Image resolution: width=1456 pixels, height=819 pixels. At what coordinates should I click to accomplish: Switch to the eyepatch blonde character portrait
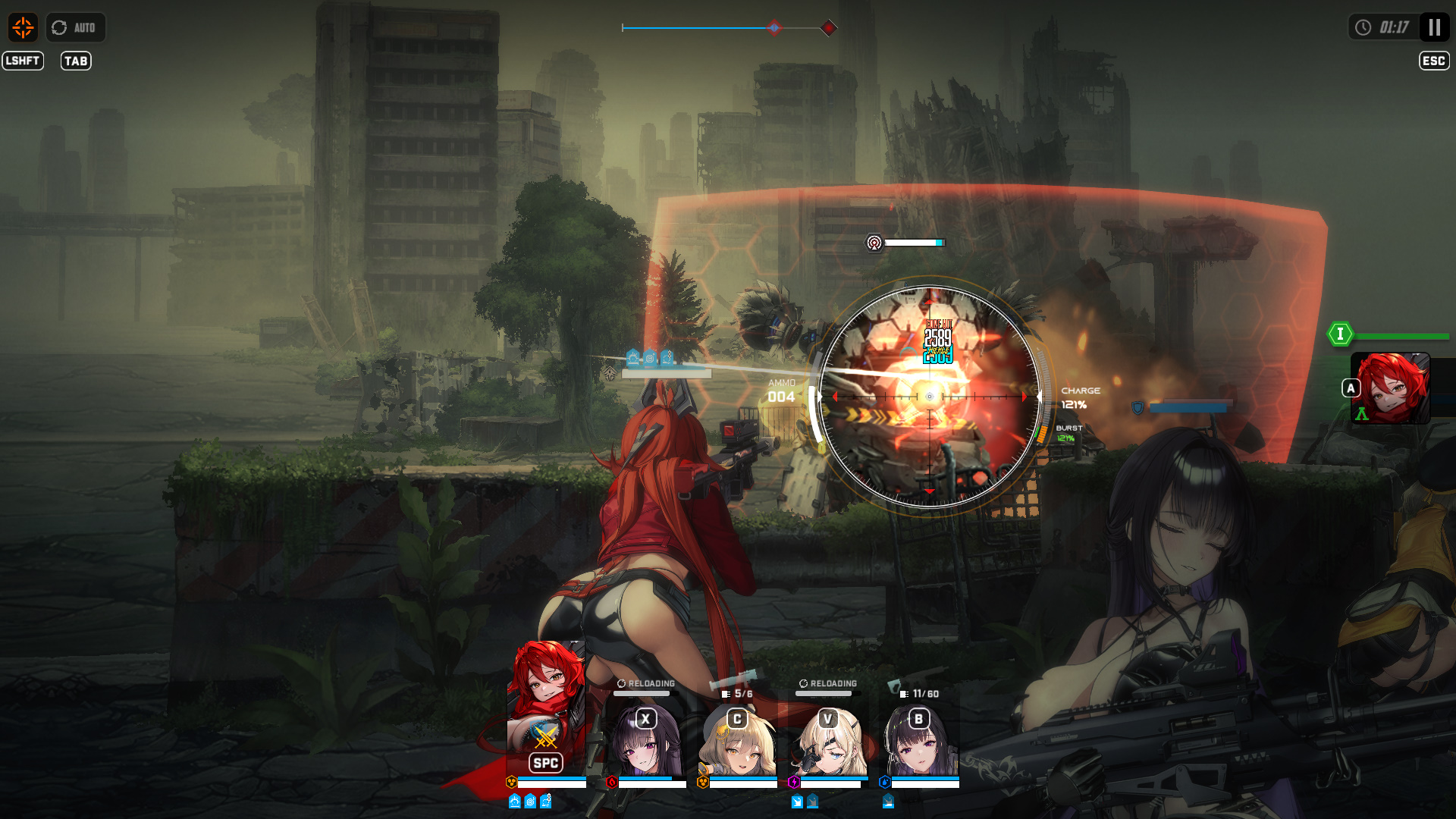tap(828, 739)
